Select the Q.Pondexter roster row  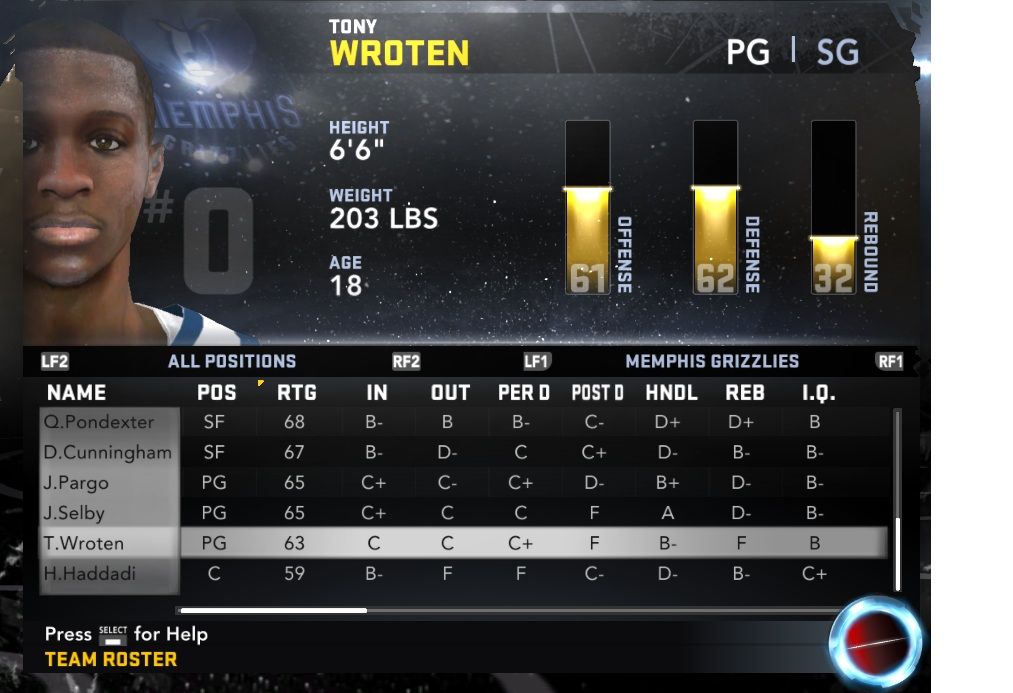[x=98, y=422]
